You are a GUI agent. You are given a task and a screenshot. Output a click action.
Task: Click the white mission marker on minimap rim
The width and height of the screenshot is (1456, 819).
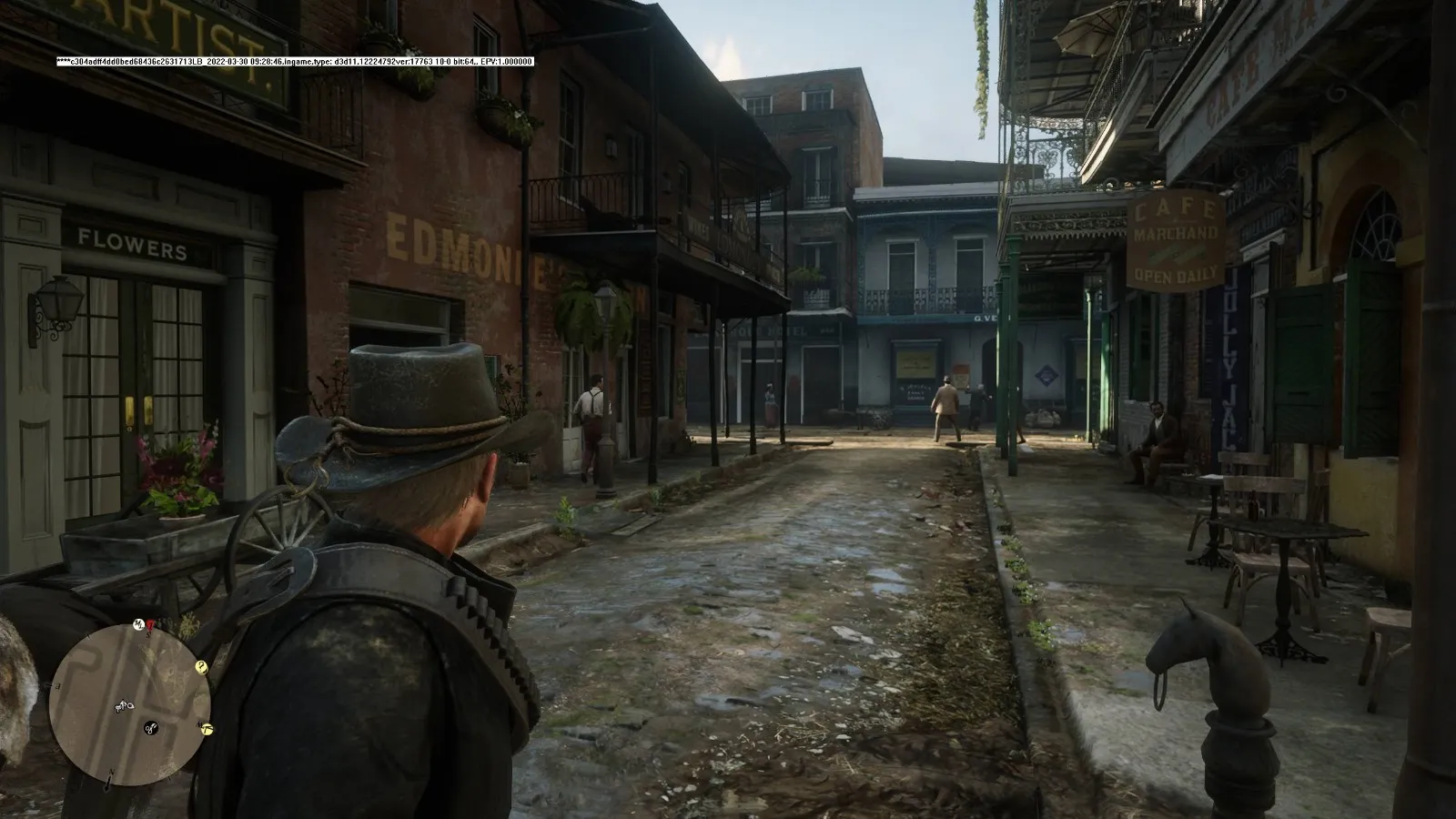point(138,623)
